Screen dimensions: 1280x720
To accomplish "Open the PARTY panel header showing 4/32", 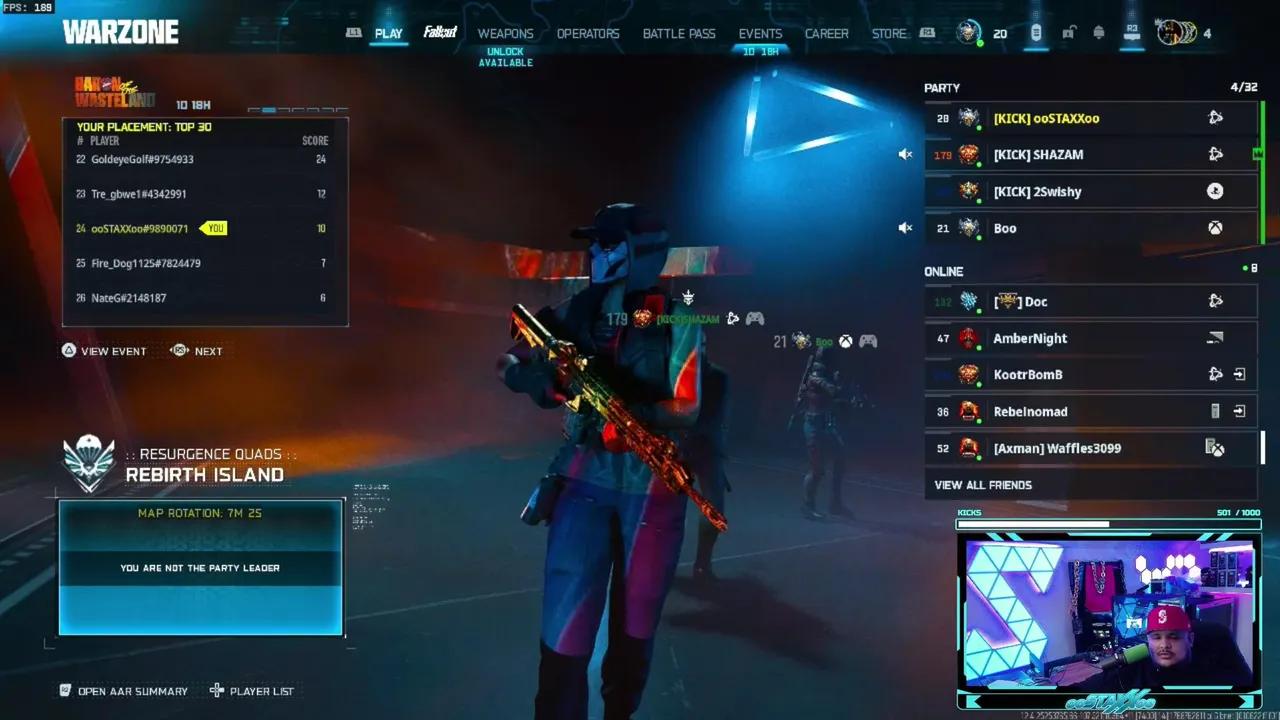I will coord(1090,87).
